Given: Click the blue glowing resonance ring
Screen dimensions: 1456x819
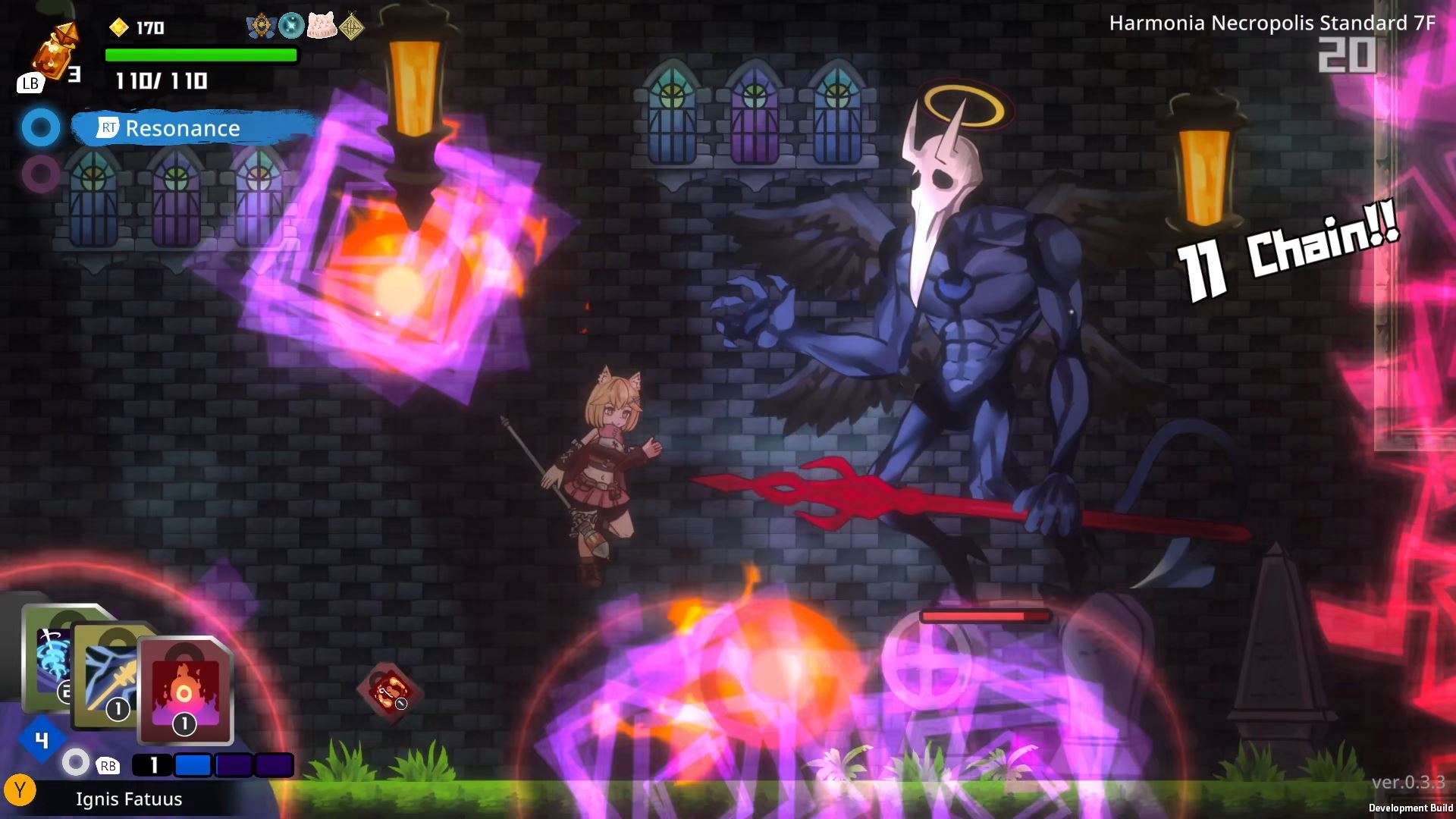Looking at the screenshot, I should tap(40, 128).
